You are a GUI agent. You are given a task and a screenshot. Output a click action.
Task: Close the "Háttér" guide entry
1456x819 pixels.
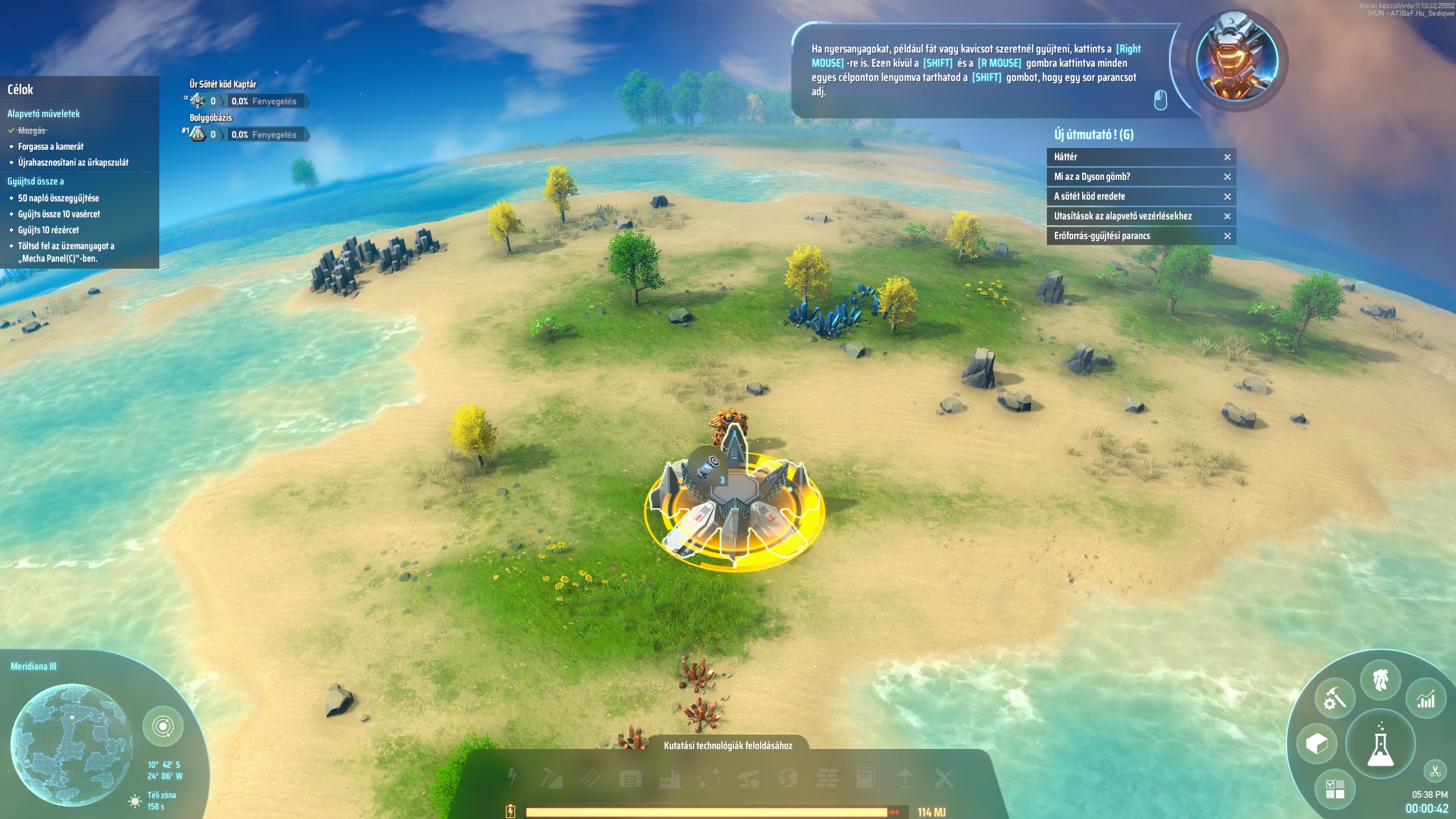1227,157
